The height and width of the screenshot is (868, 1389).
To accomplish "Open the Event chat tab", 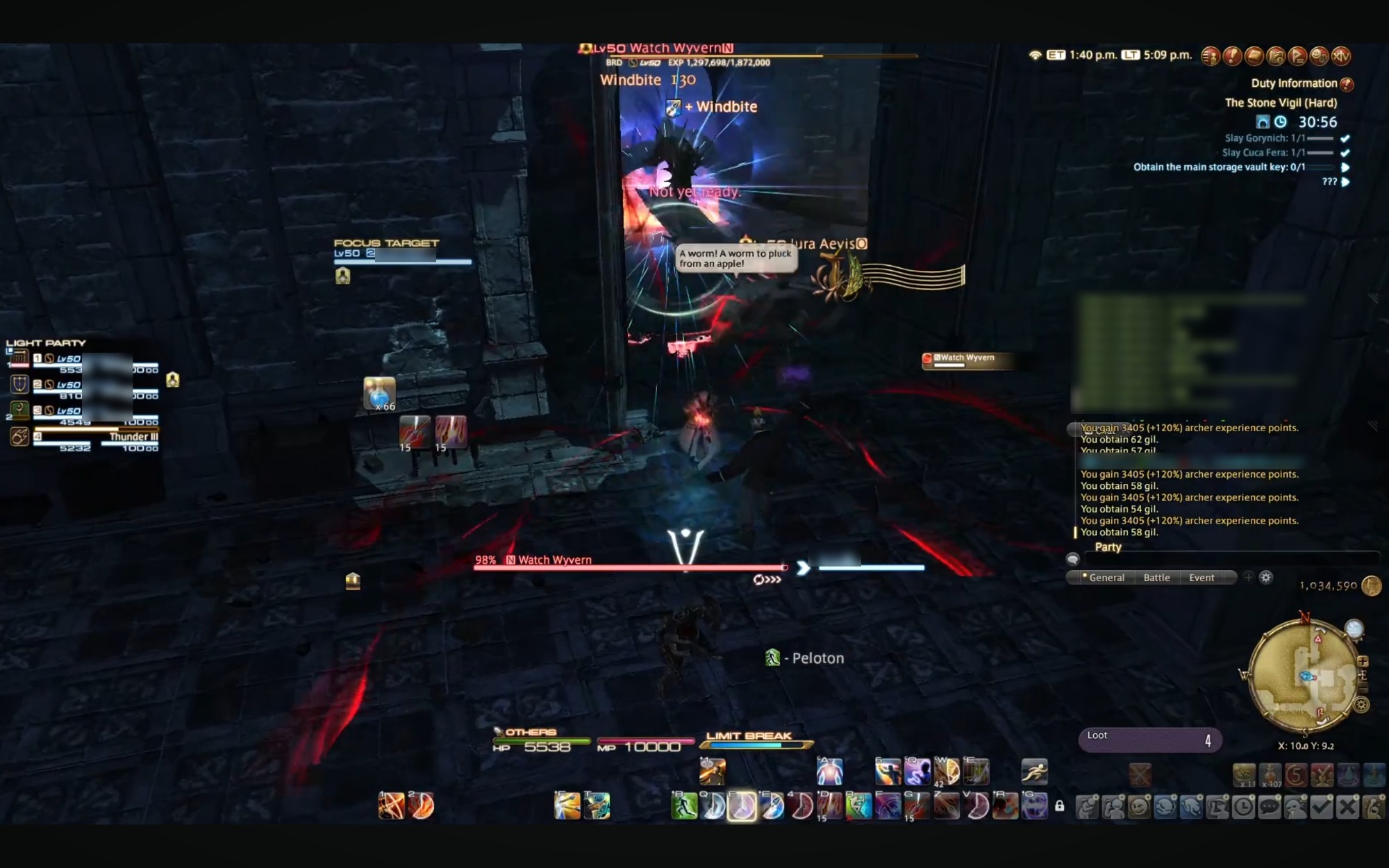I will click(x=1201, y=578).
